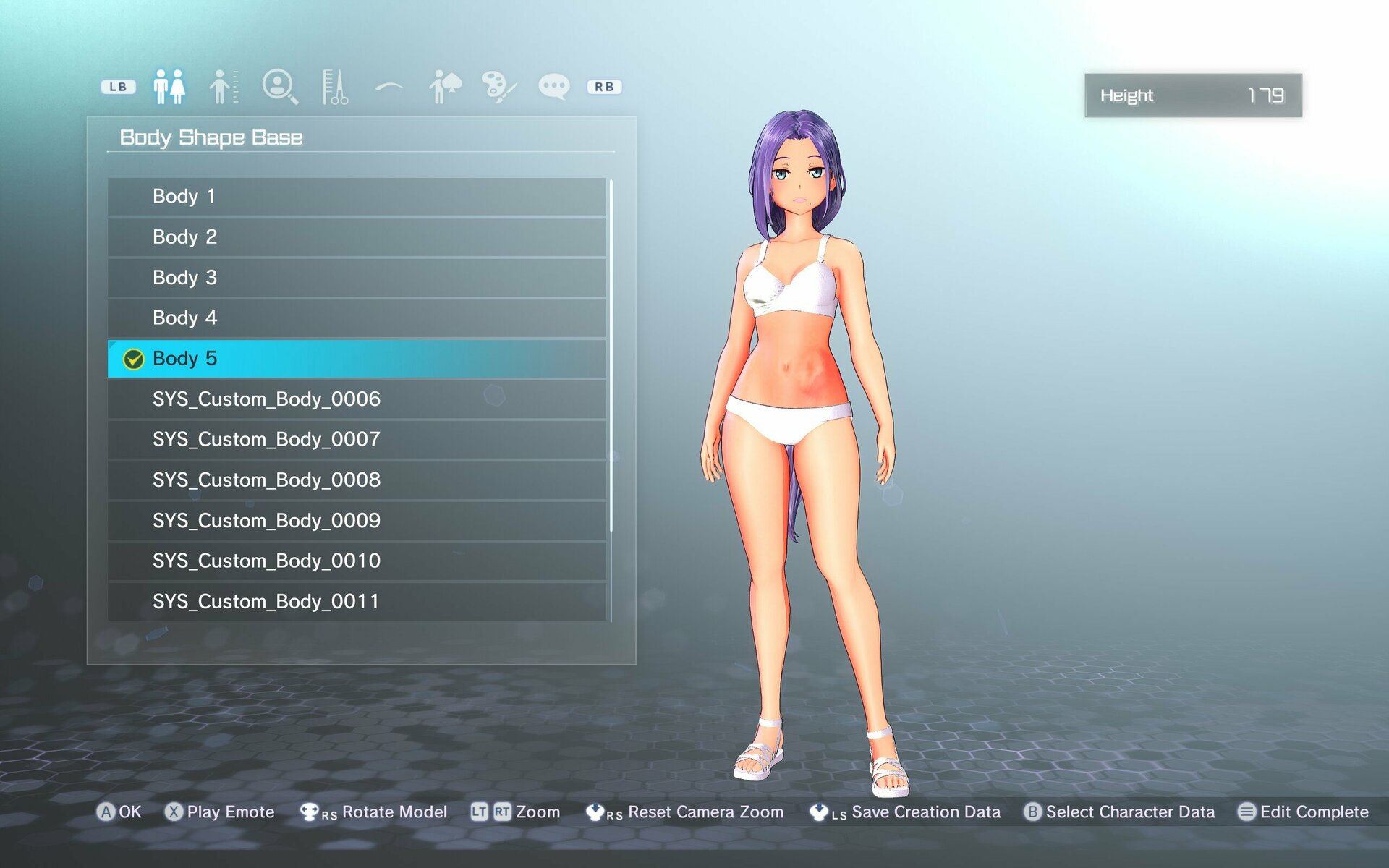Open the paint palette and brush tab
1389x868 pixels.
point(499,87)
